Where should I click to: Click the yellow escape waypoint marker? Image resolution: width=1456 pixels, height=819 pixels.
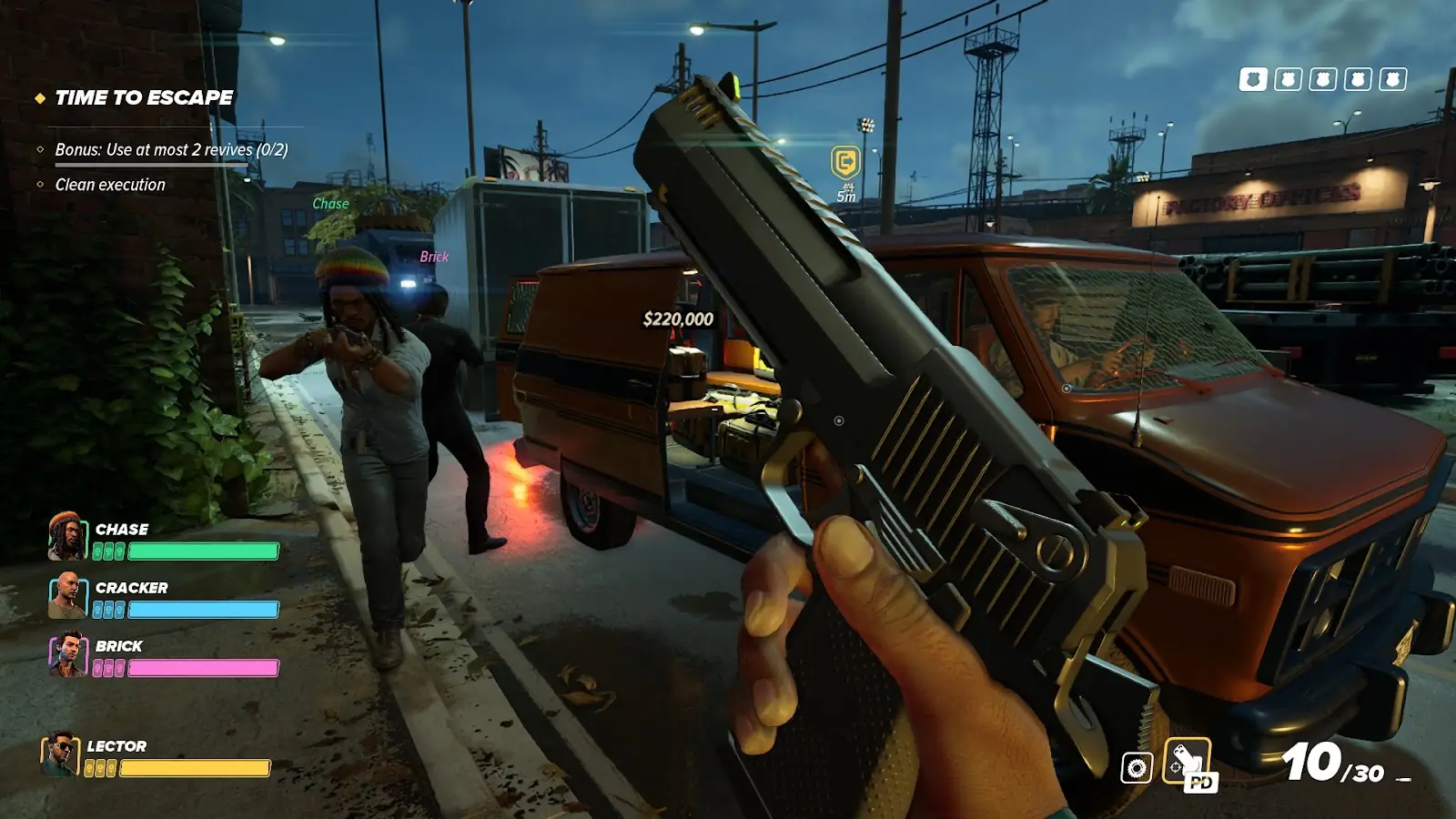pyautogui.click(x=845, y=163)
